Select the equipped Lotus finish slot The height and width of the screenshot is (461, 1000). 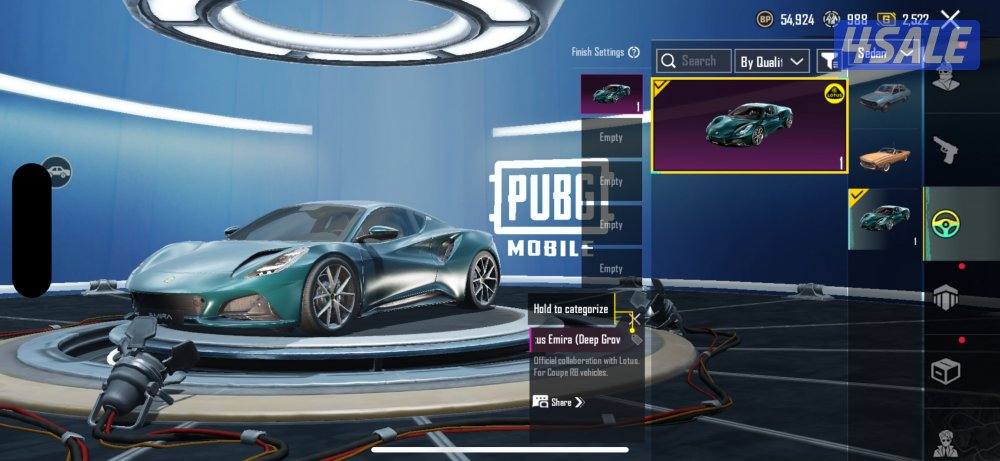[611, 93]
